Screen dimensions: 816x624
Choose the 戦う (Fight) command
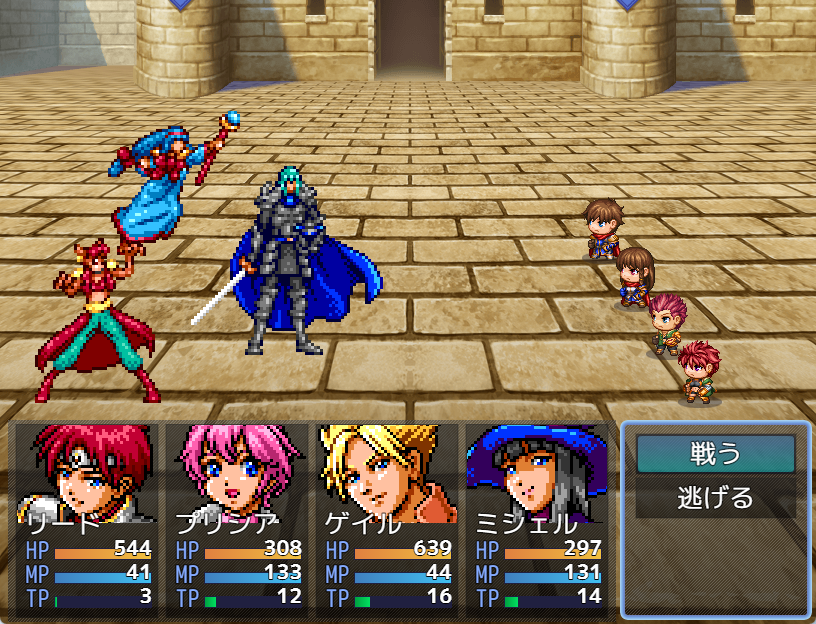(x=715, y=454)
